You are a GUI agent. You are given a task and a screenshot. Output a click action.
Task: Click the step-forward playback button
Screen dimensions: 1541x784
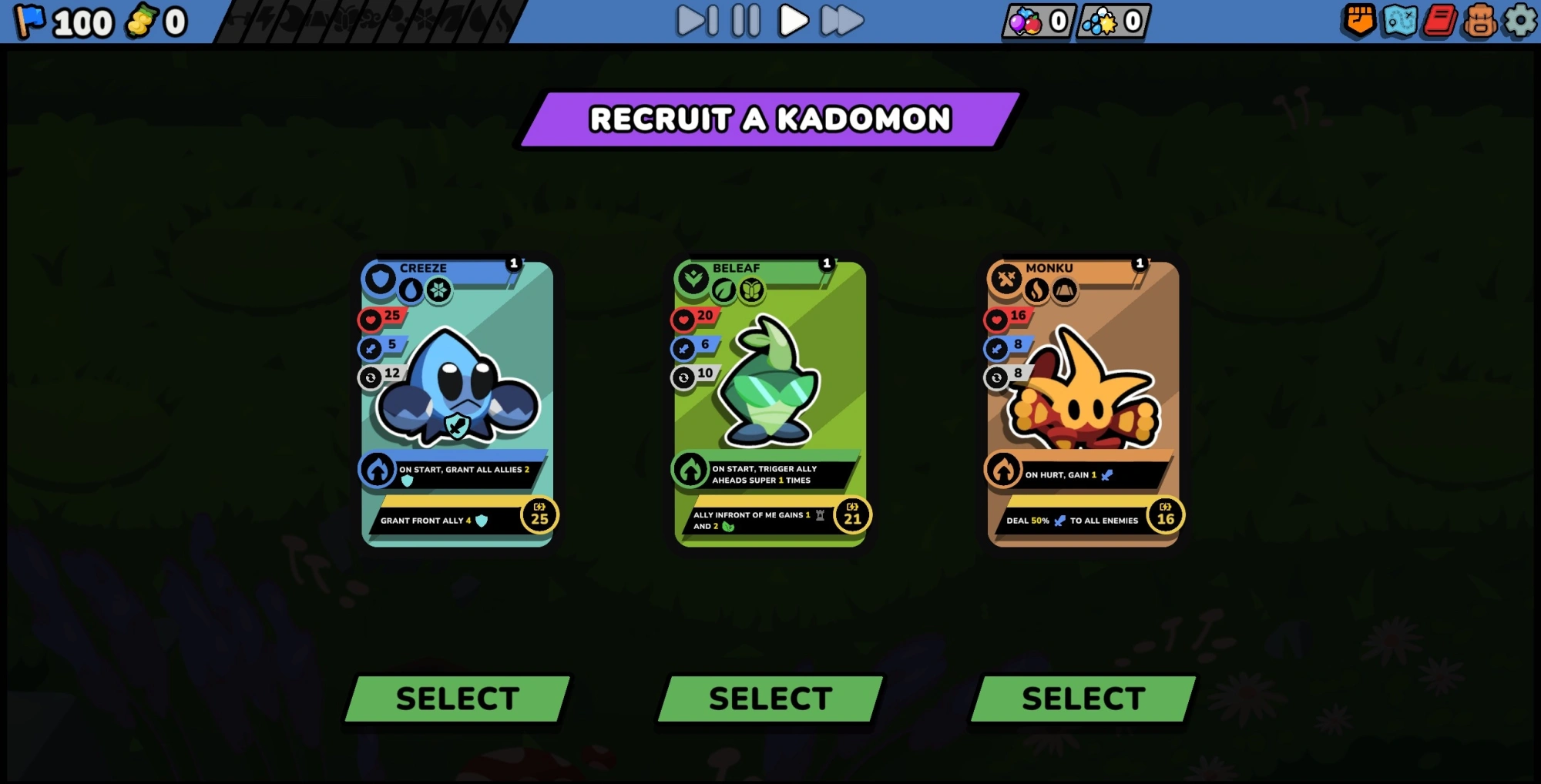(x=697, y=21)
